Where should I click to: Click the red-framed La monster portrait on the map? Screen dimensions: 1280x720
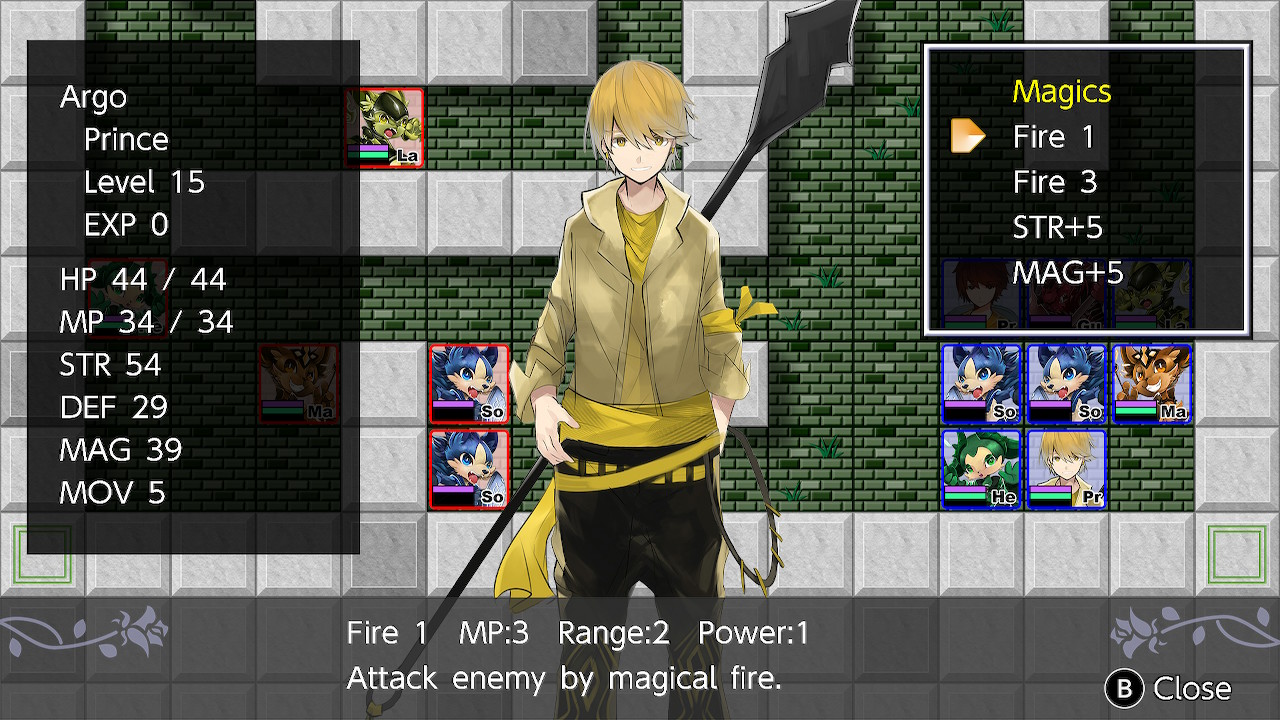click(x=385, y=127)
